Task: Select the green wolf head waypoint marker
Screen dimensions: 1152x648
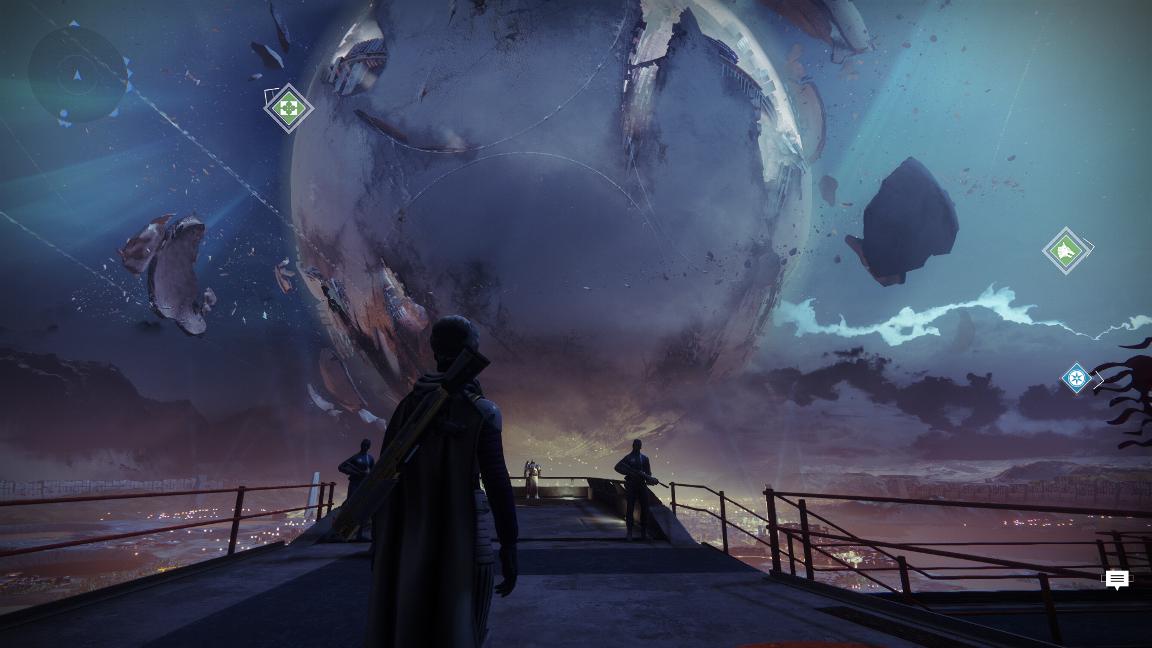Action: [x=1065, y=250]
